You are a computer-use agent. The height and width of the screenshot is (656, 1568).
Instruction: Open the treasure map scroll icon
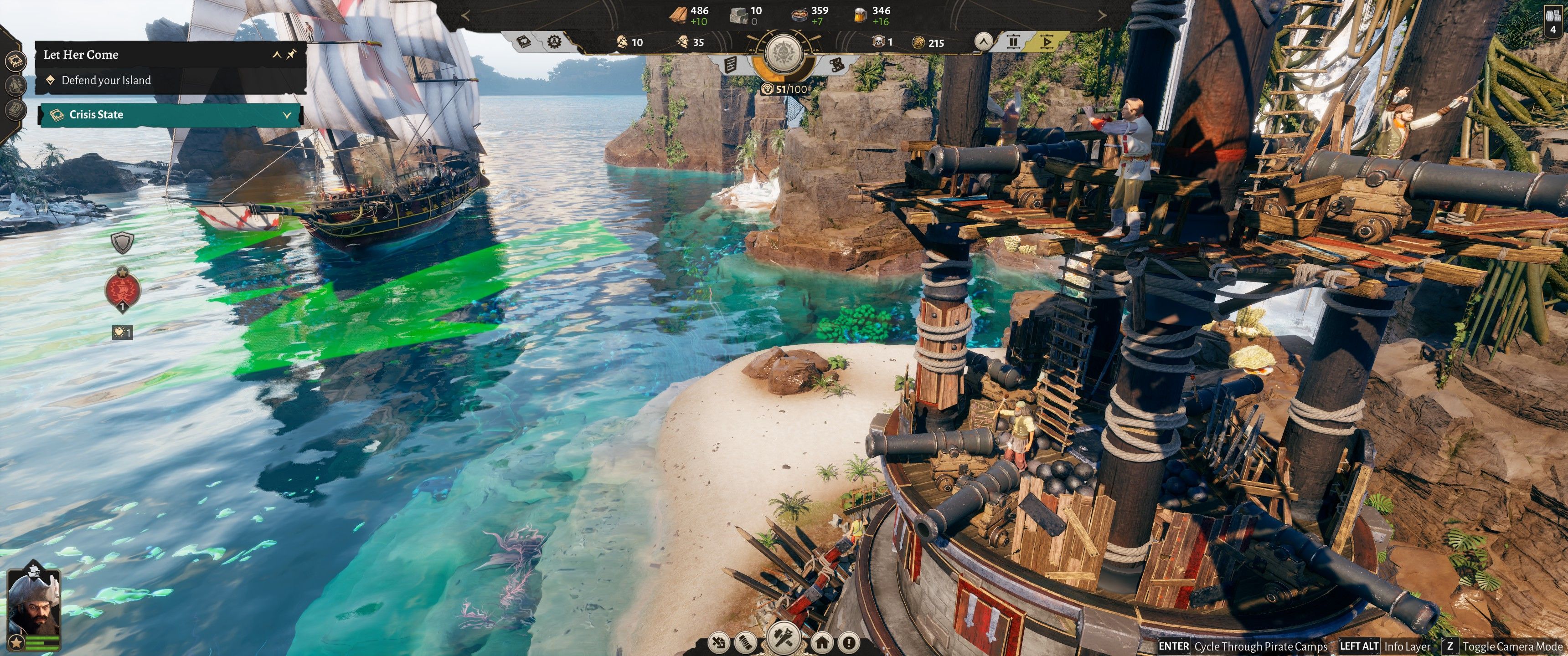tap(836, 64)
